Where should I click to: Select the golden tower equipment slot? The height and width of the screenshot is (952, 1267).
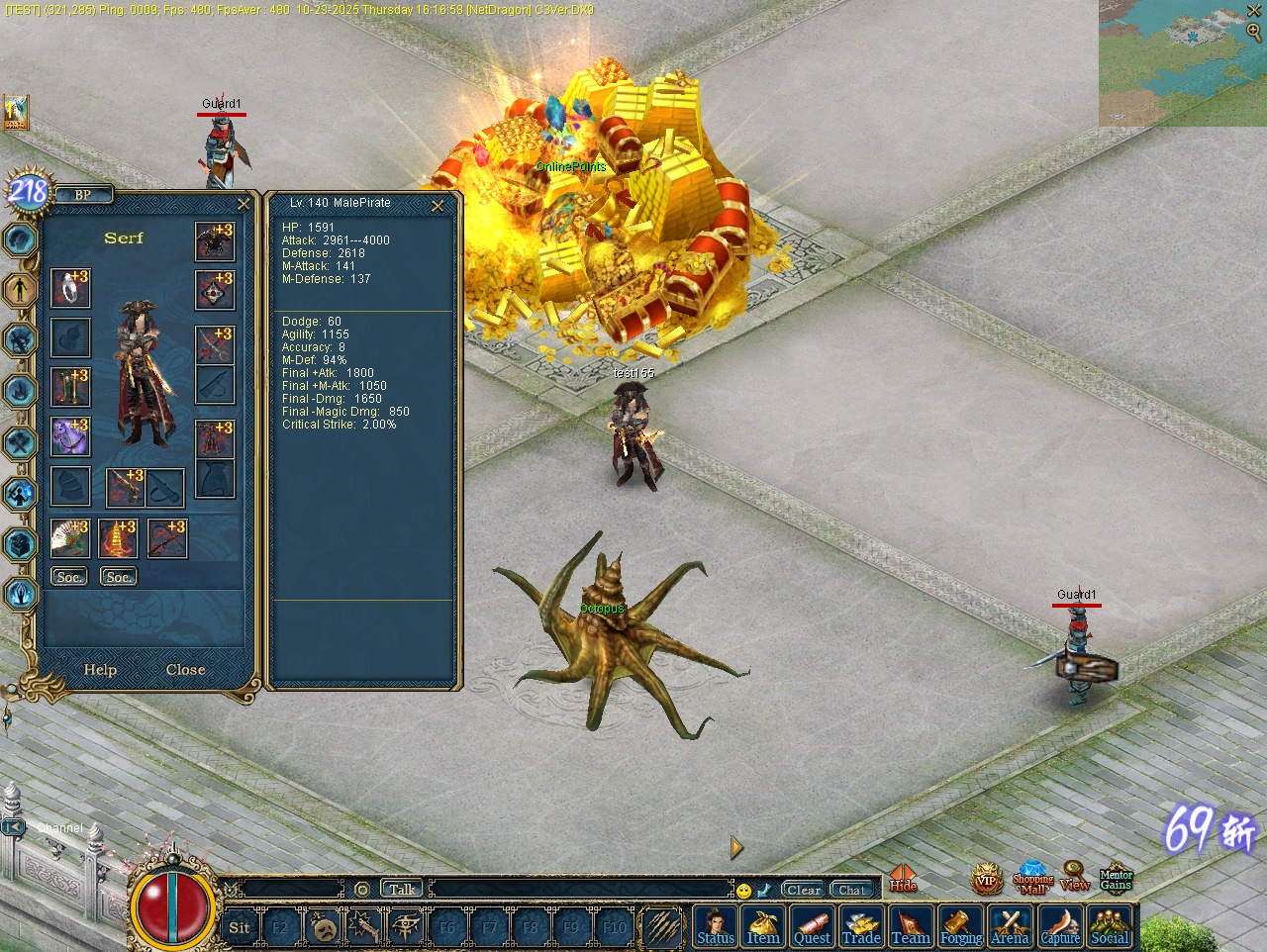tap(118, 539)
